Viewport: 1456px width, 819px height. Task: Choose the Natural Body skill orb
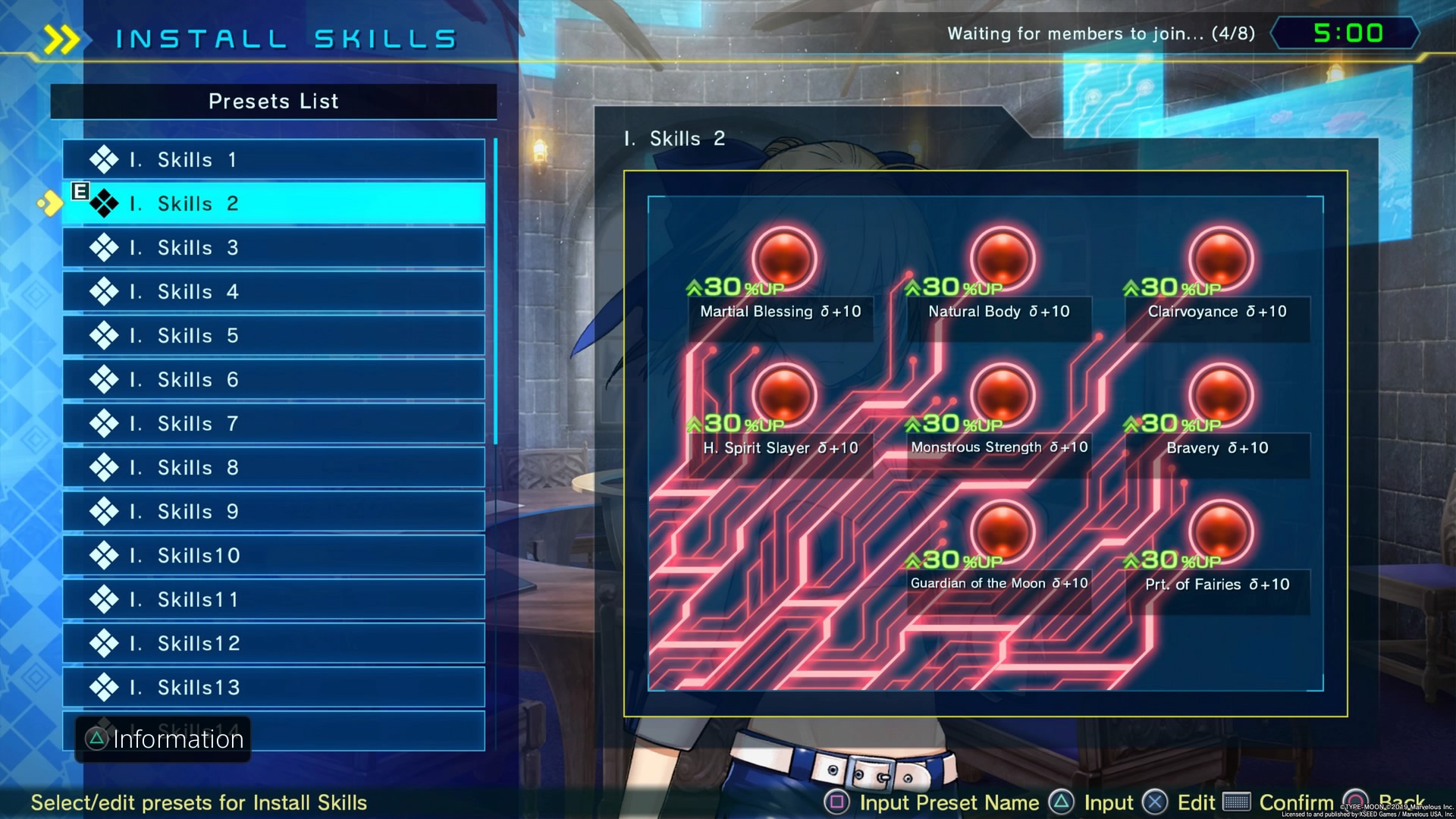(1002, 258)
